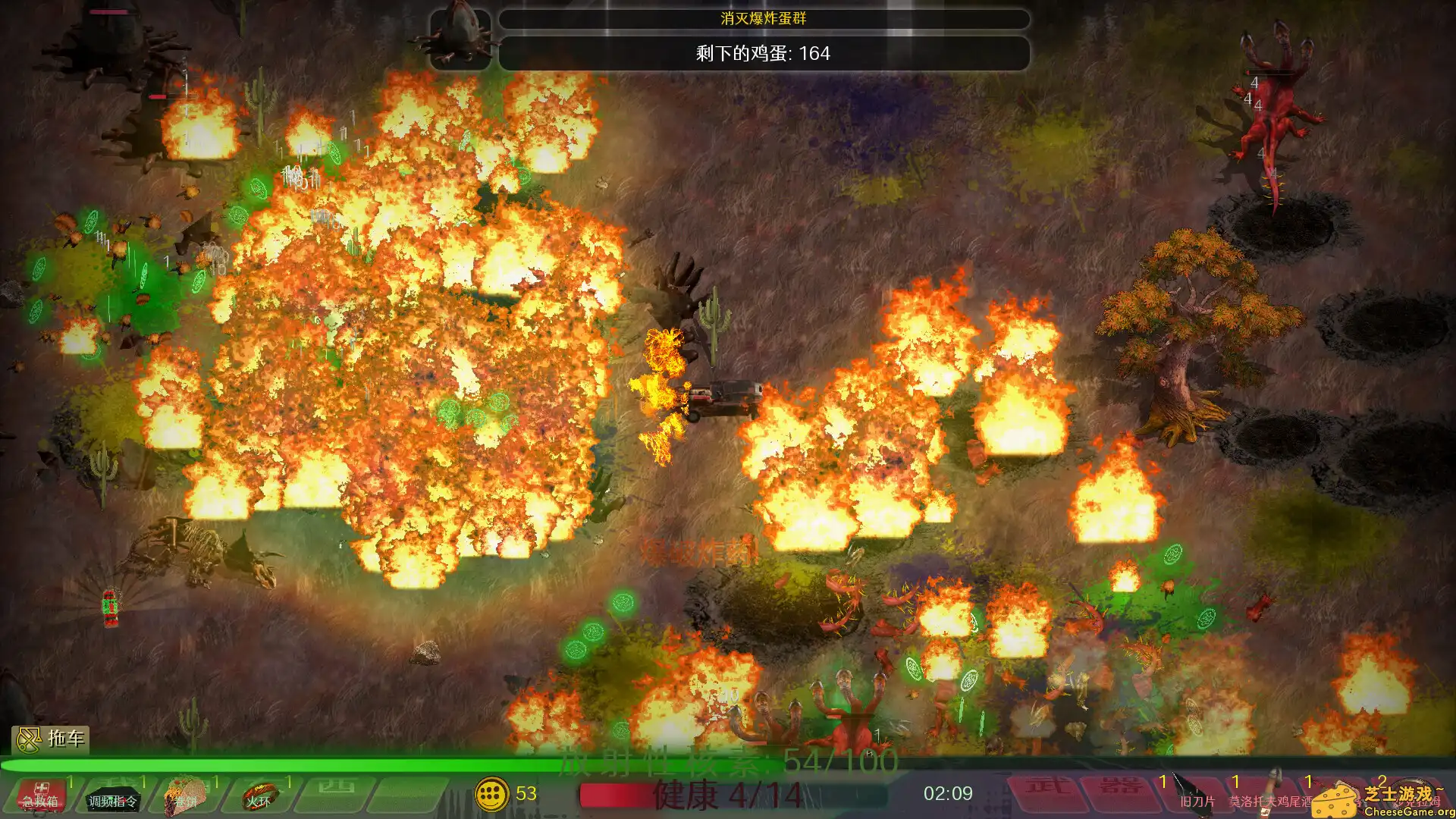Click the boss portrait above the quest banner
The image size is (1456, 819).
click(460, 30)
